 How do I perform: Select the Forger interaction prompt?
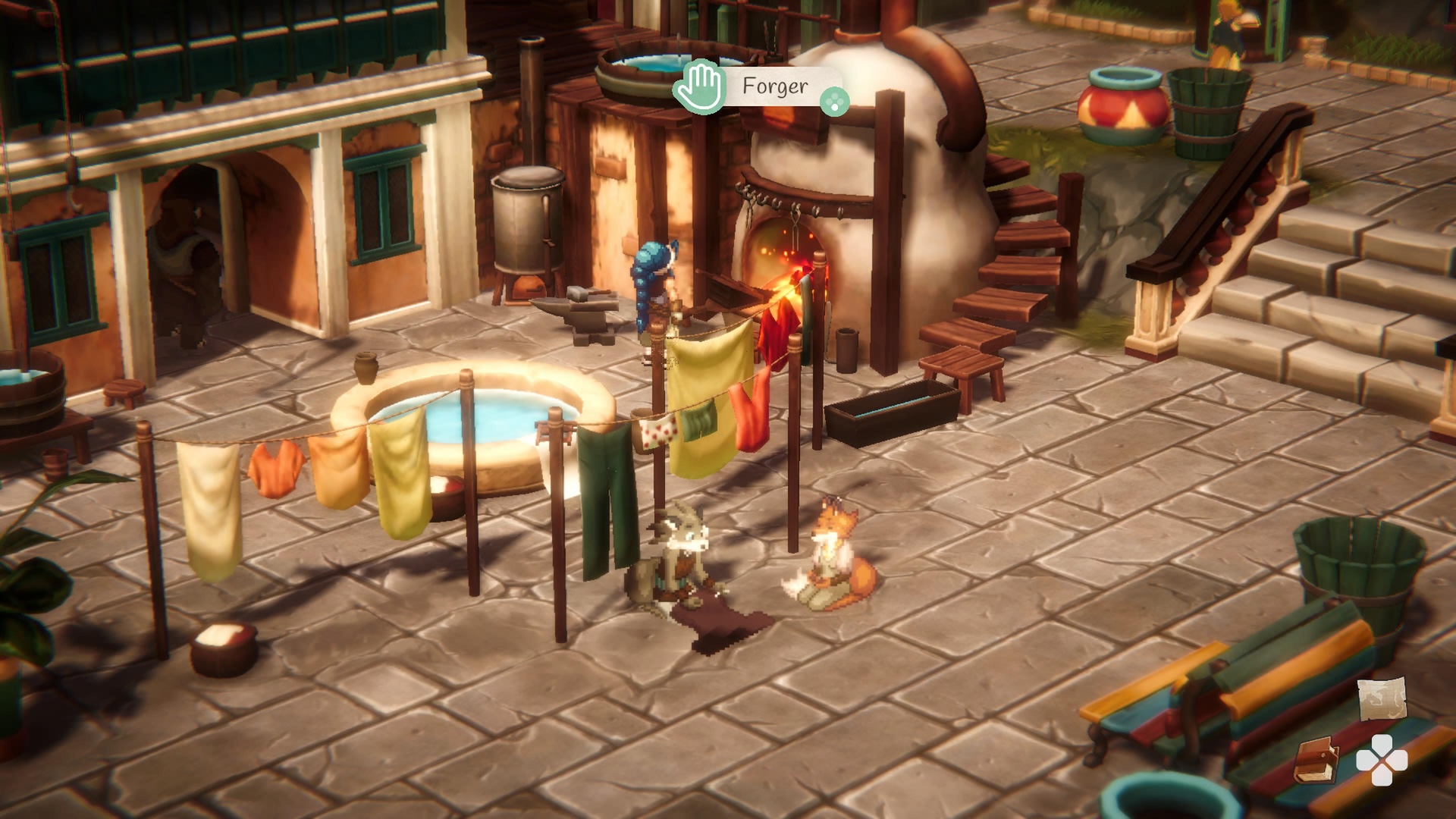point(761,87)
